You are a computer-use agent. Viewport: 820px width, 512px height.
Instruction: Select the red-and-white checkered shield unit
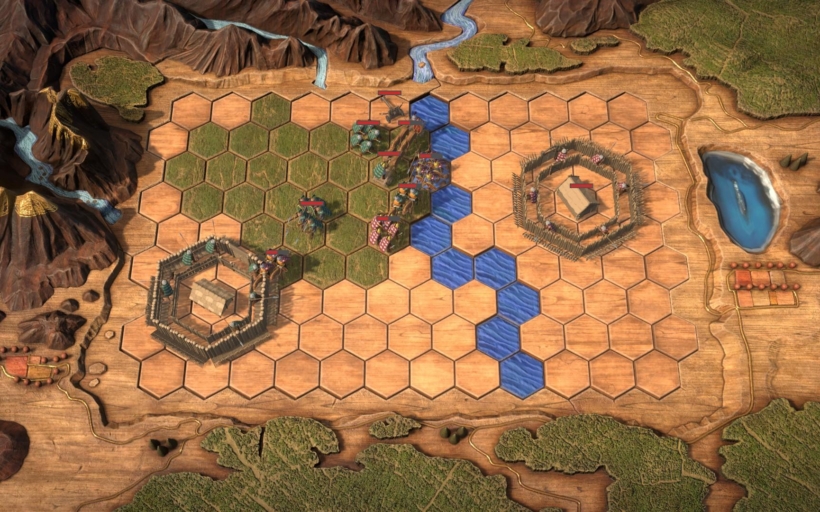point(384,233)
